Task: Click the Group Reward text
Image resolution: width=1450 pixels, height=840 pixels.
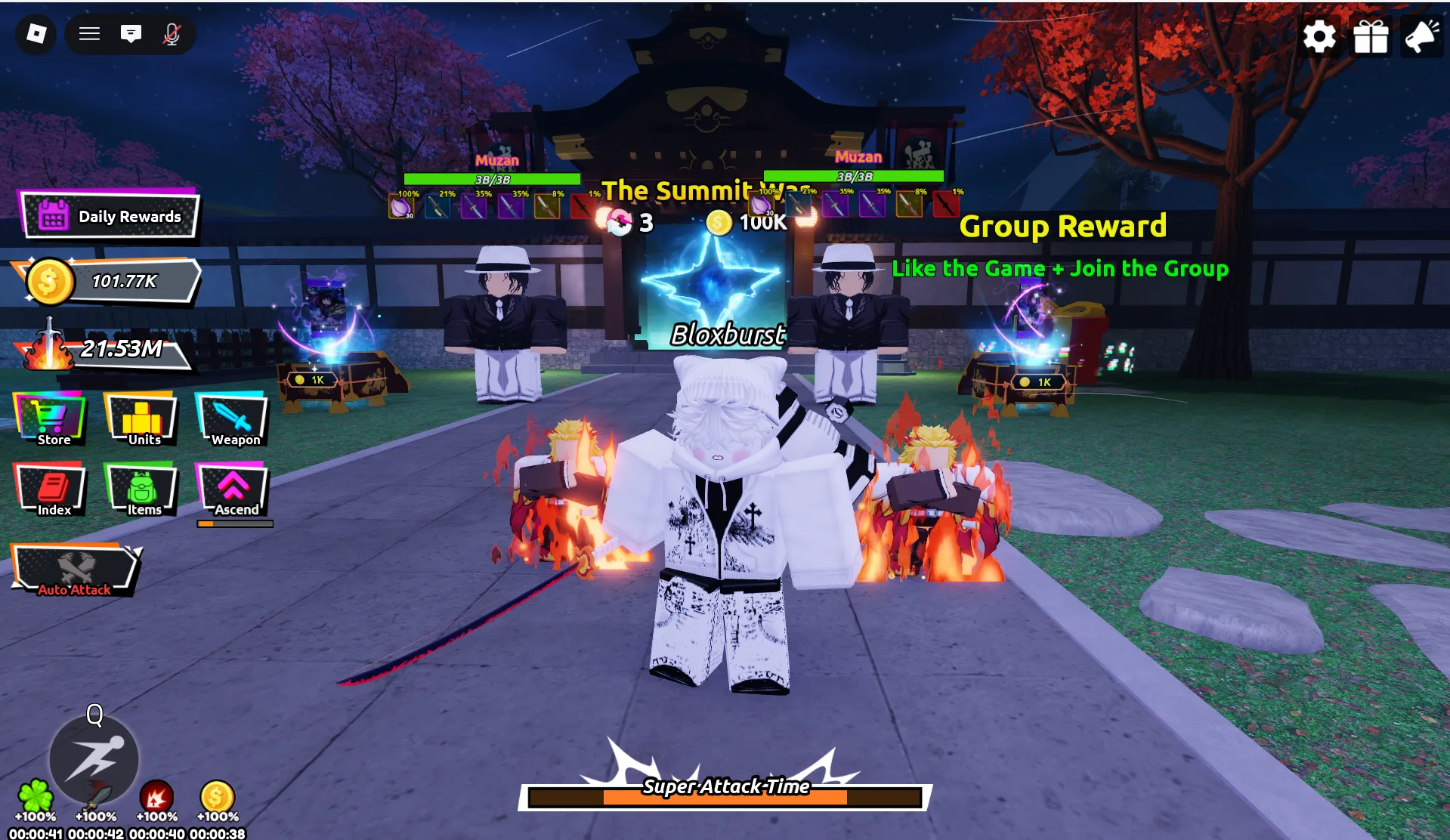Action: point(1063,226)
